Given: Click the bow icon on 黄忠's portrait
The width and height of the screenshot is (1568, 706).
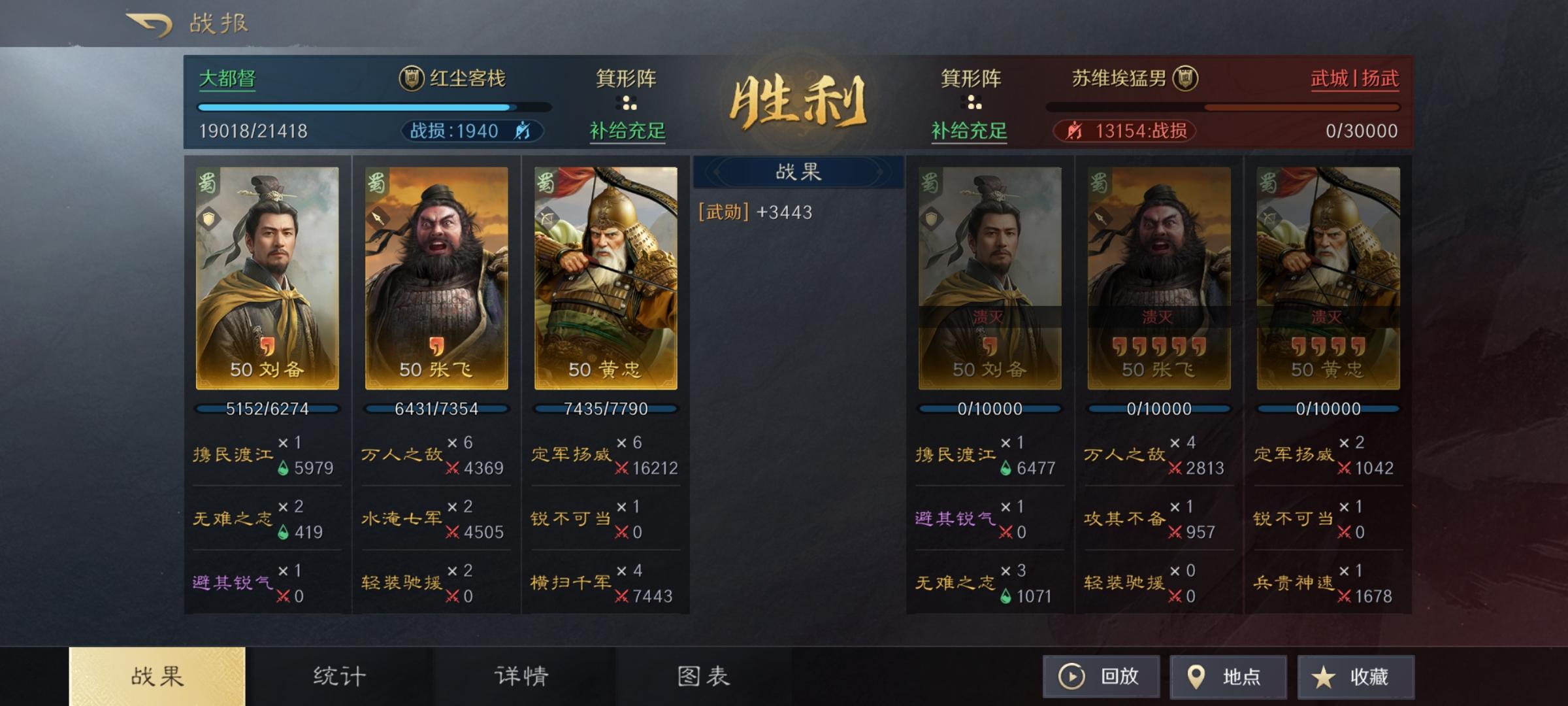Looking at the screenshot, I should (546, 220).
